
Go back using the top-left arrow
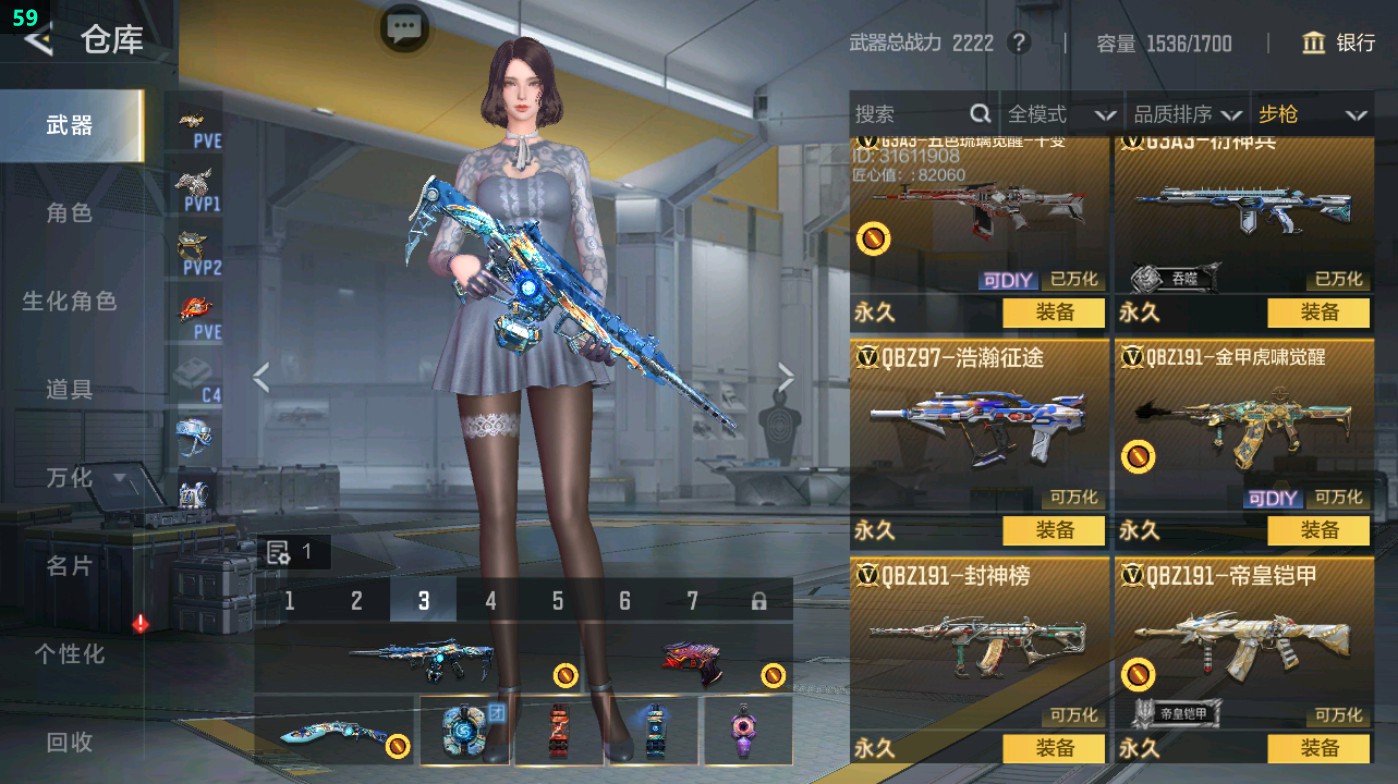point(38,40)
